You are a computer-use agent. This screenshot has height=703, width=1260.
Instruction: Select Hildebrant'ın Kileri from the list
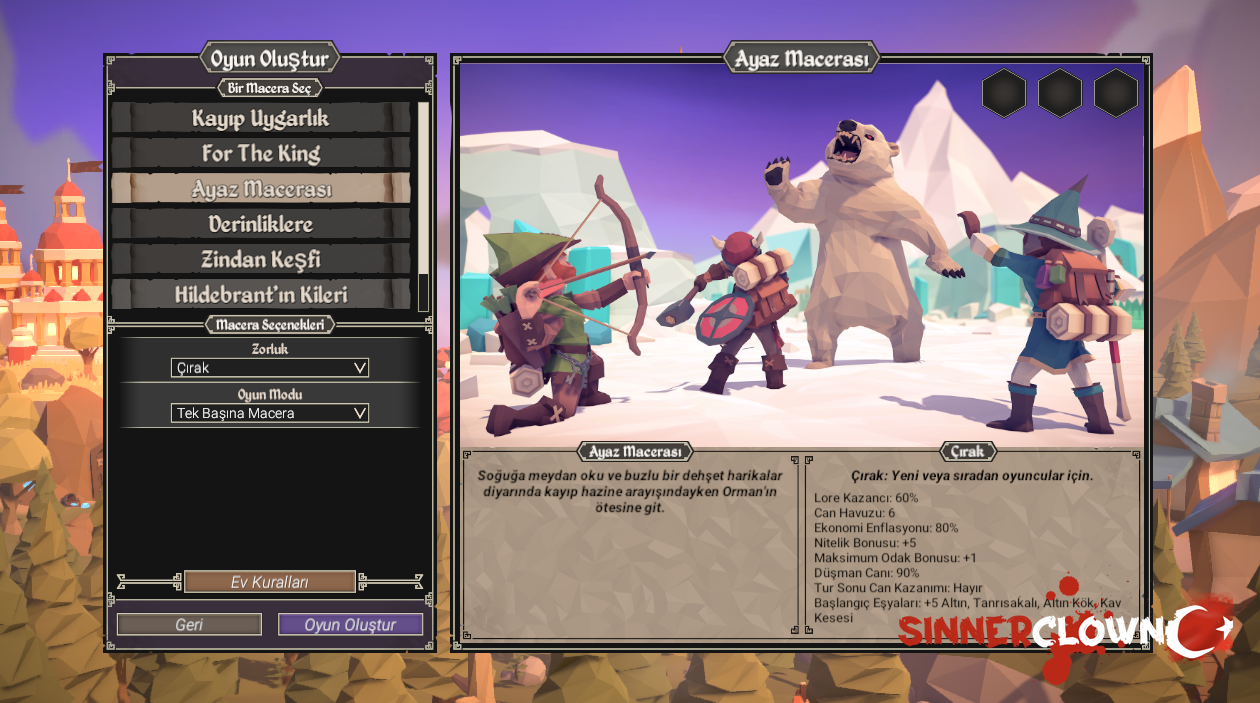coord(260,294)
